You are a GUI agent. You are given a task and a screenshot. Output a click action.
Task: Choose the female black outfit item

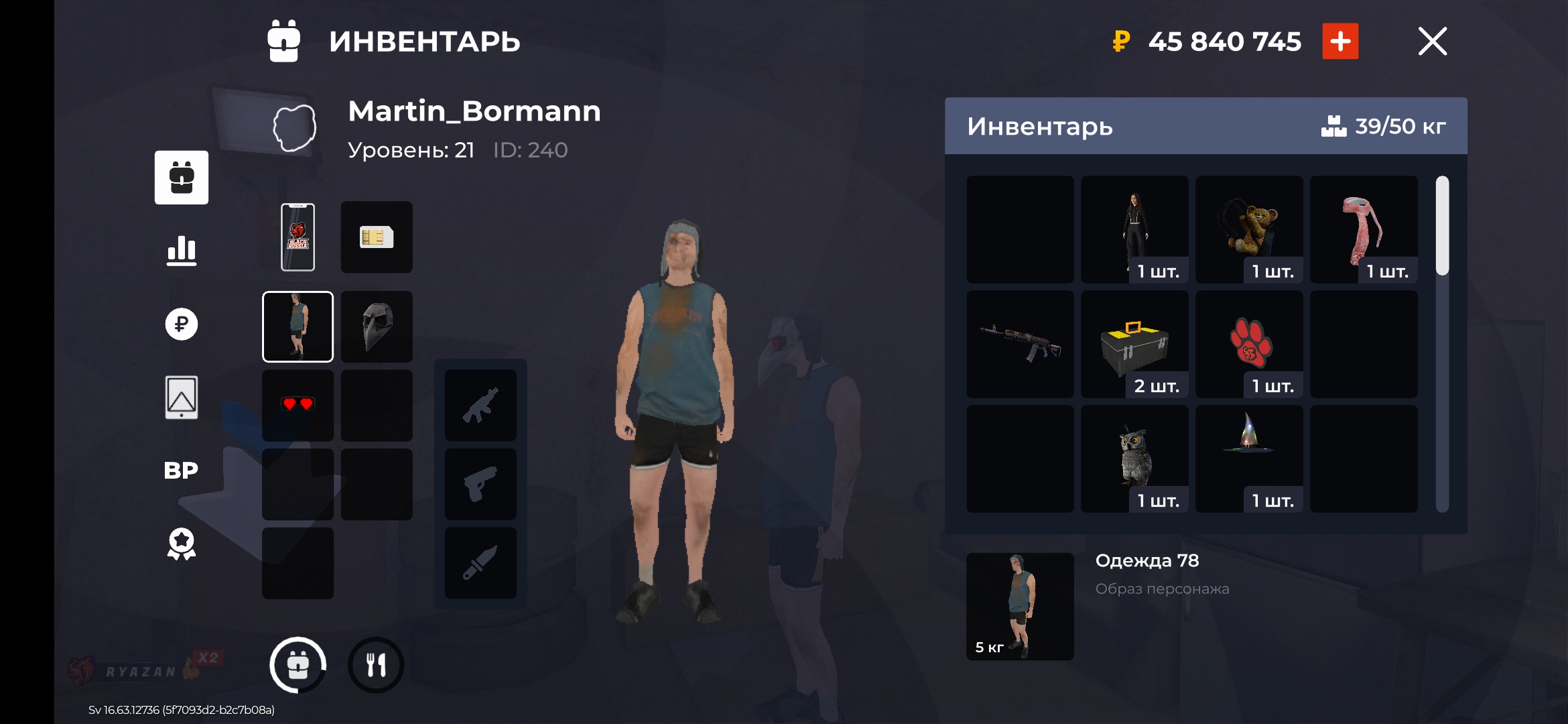tap(1134, 229)
